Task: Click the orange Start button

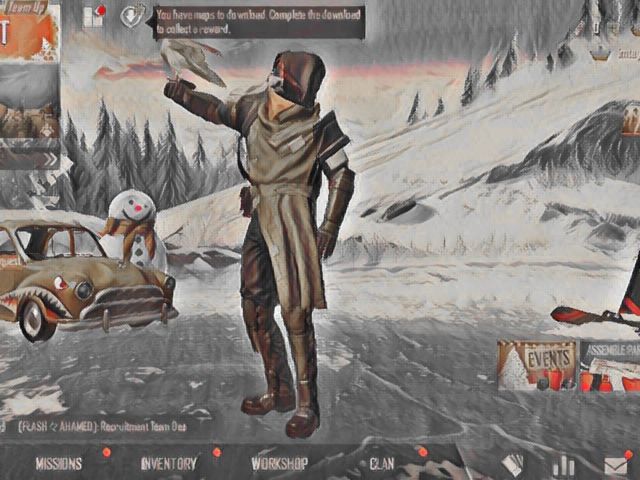Action: 20,33
